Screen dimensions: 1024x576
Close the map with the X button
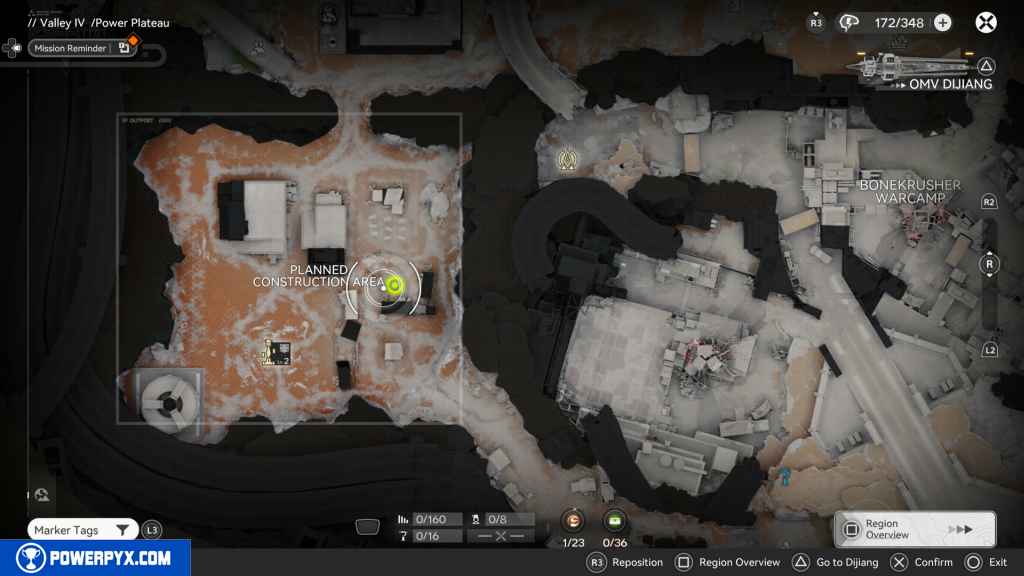986,23
